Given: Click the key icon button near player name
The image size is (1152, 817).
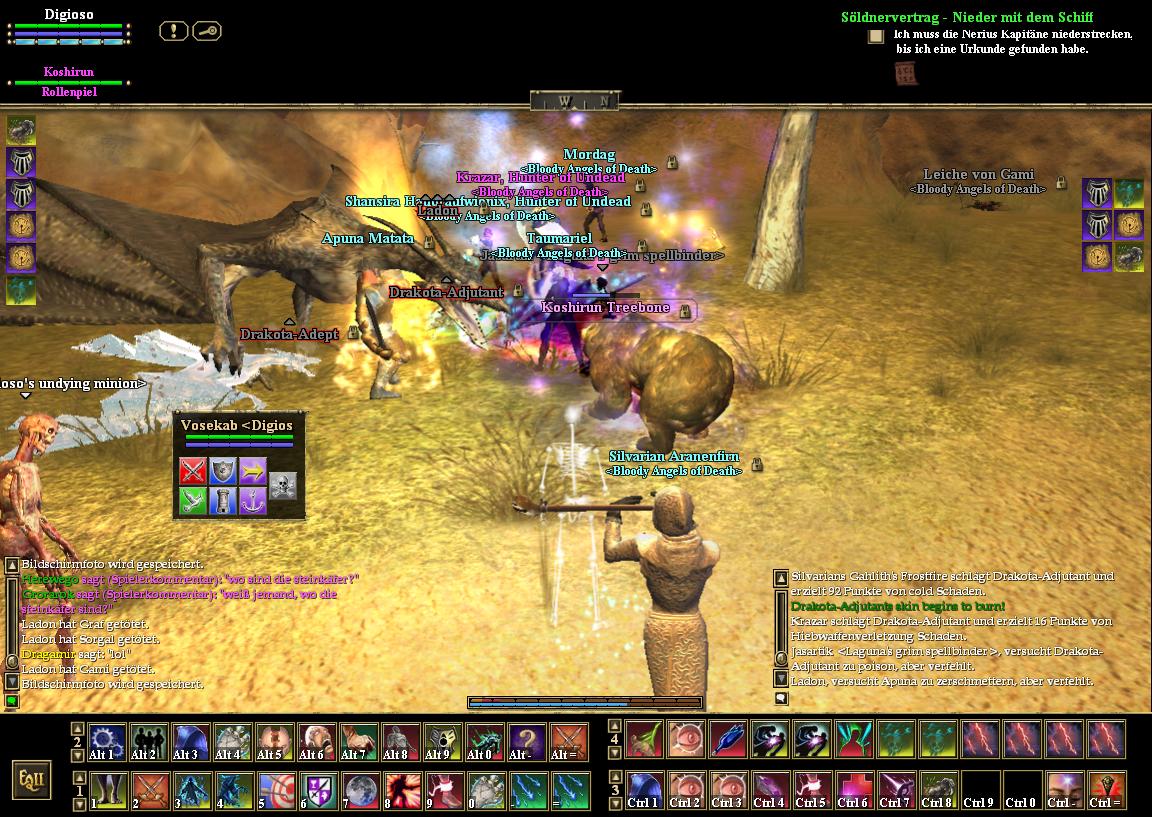Looking at the screenshot, I should 206,31.
